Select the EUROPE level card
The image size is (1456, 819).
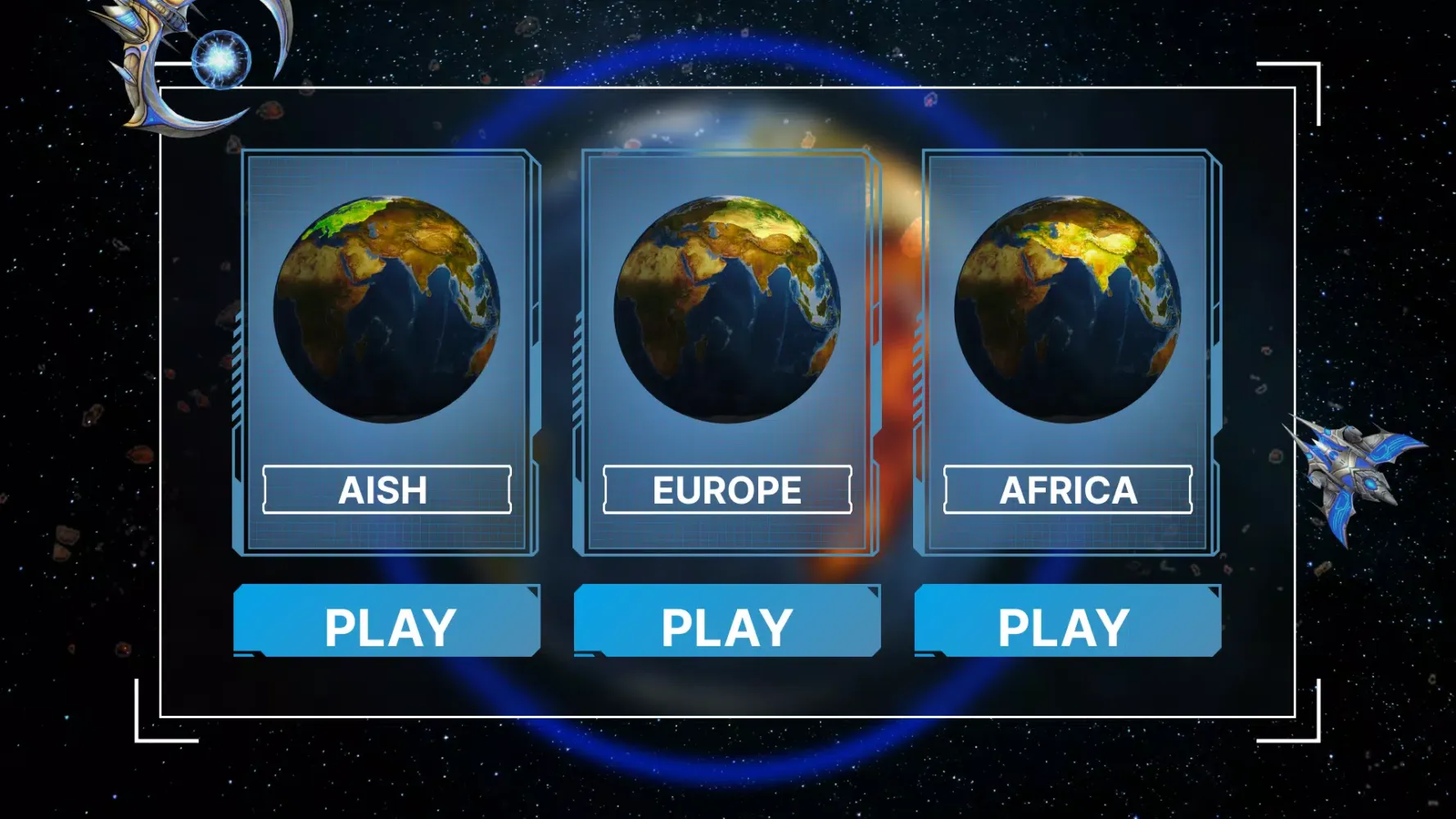[x=727, y=352]
